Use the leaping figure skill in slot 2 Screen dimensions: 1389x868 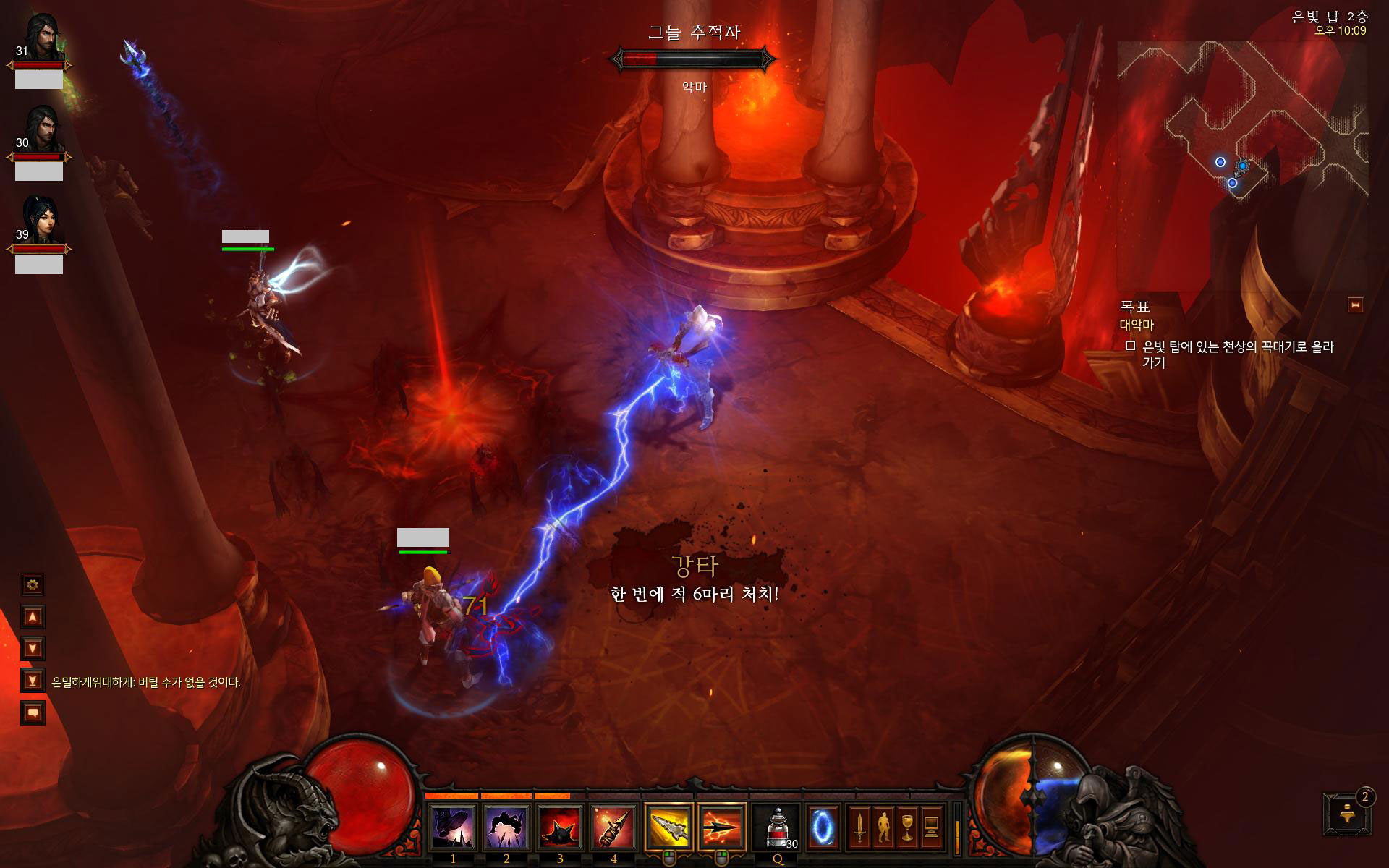[506, 826]
